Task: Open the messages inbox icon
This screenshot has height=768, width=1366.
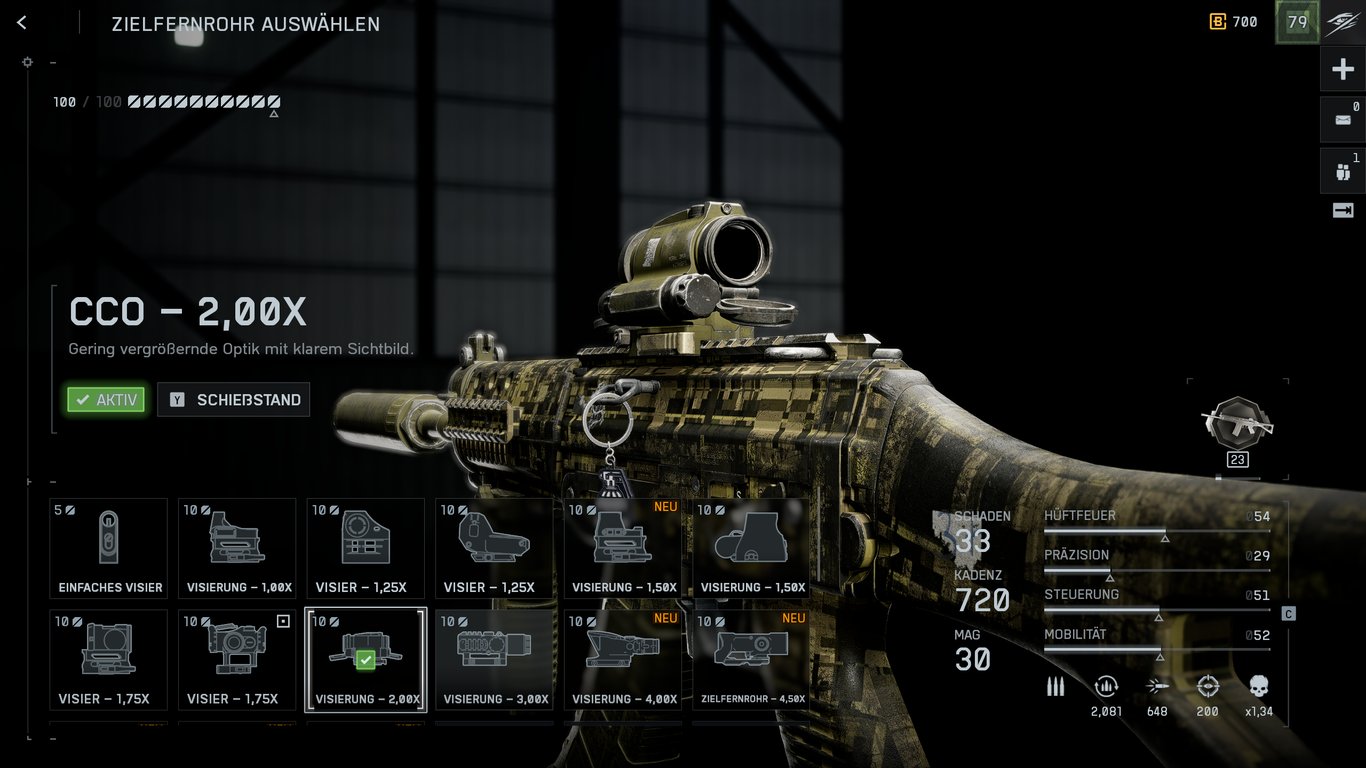Action: pyautogui.click(x=1341, y=119)
